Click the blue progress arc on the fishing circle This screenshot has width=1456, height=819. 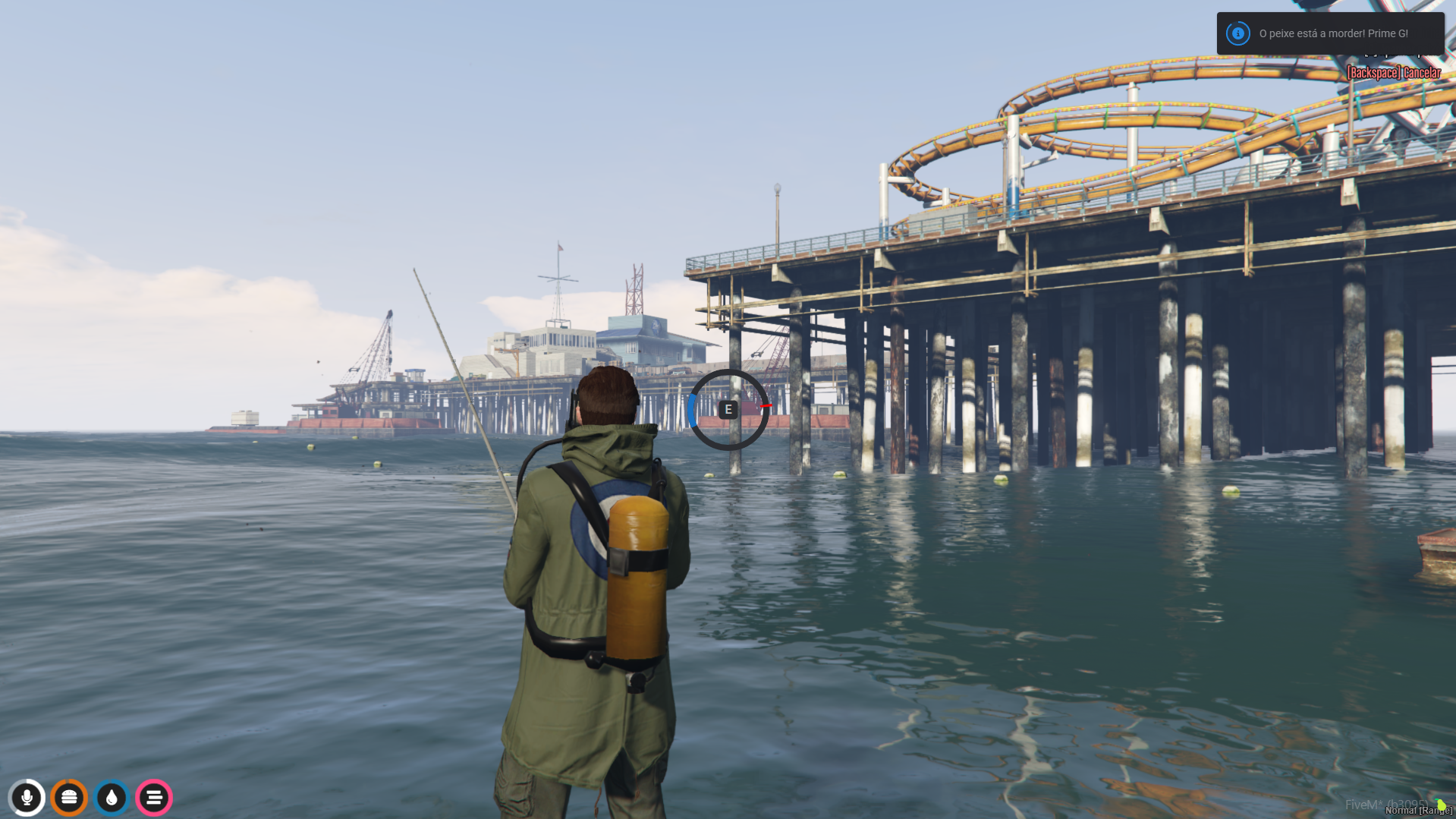(693, 410)
